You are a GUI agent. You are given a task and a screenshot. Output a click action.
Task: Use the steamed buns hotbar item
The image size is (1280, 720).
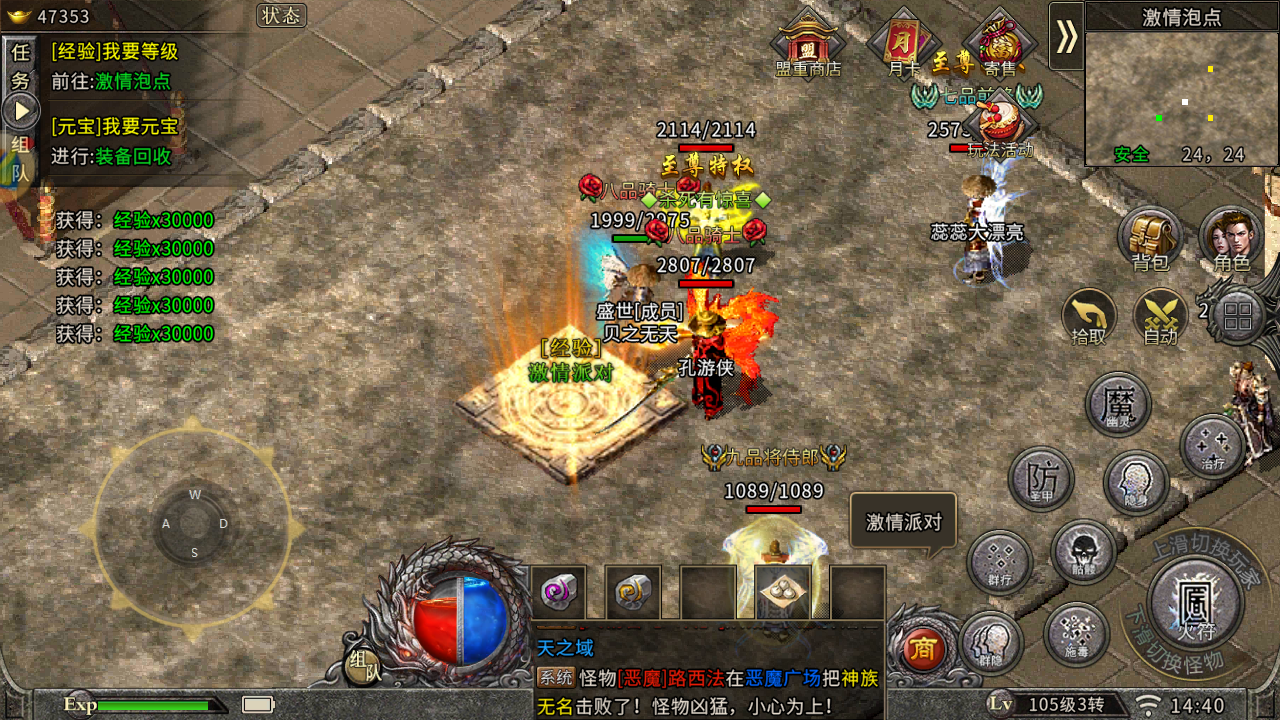(x=782, y=593)
